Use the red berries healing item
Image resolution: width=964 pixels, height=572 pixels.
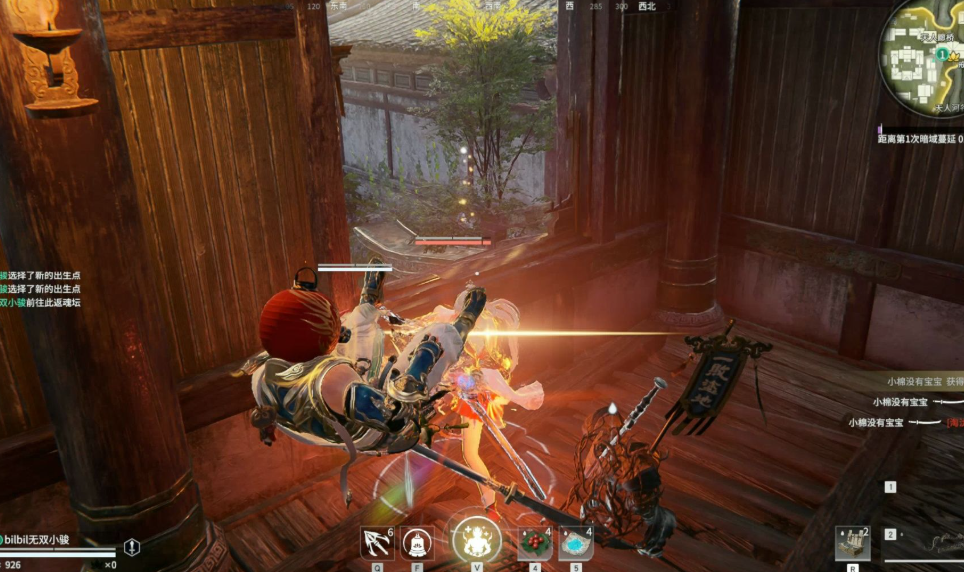(534, 543)
